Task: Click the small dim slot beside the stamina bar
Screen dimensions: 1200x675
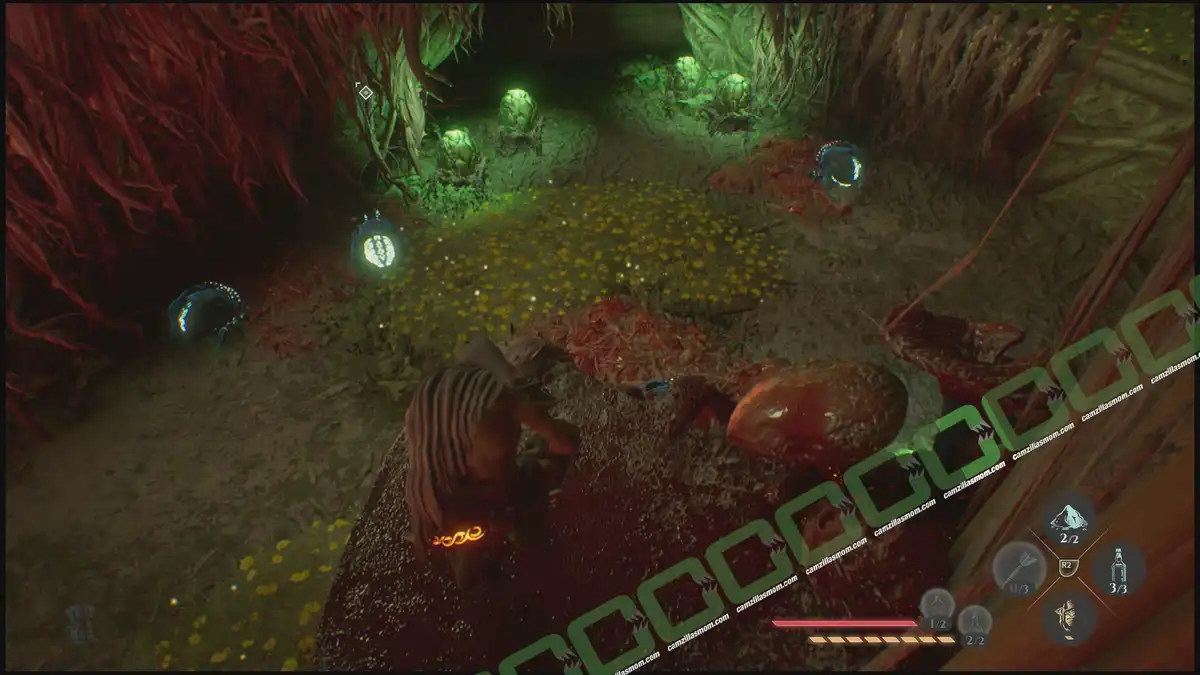Action: click(974, 623)
